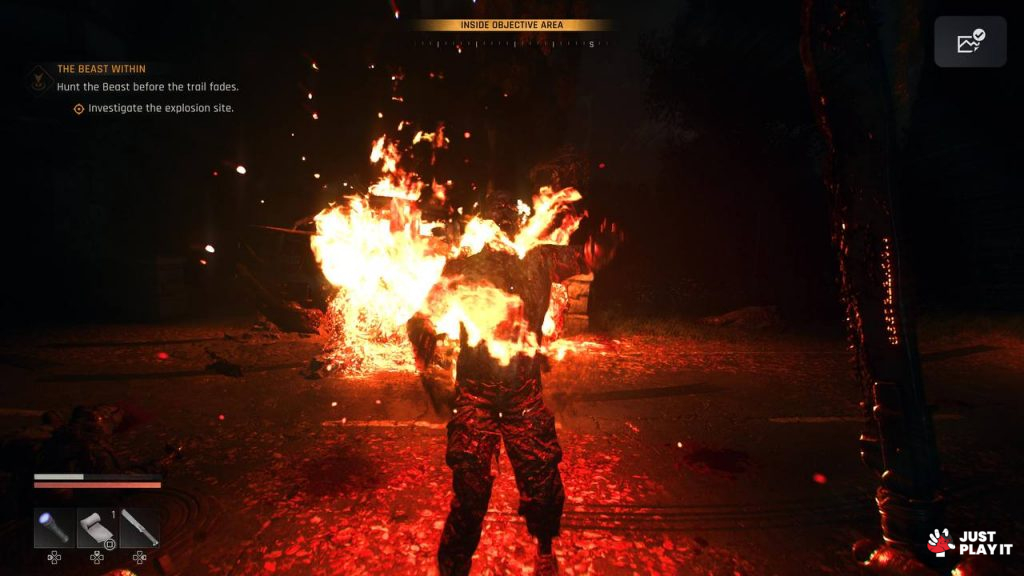The height and width of the screenshot is (576, 1024).
Task: Click the quest emblem beside The Beast Within
Action: pos(40,77)
